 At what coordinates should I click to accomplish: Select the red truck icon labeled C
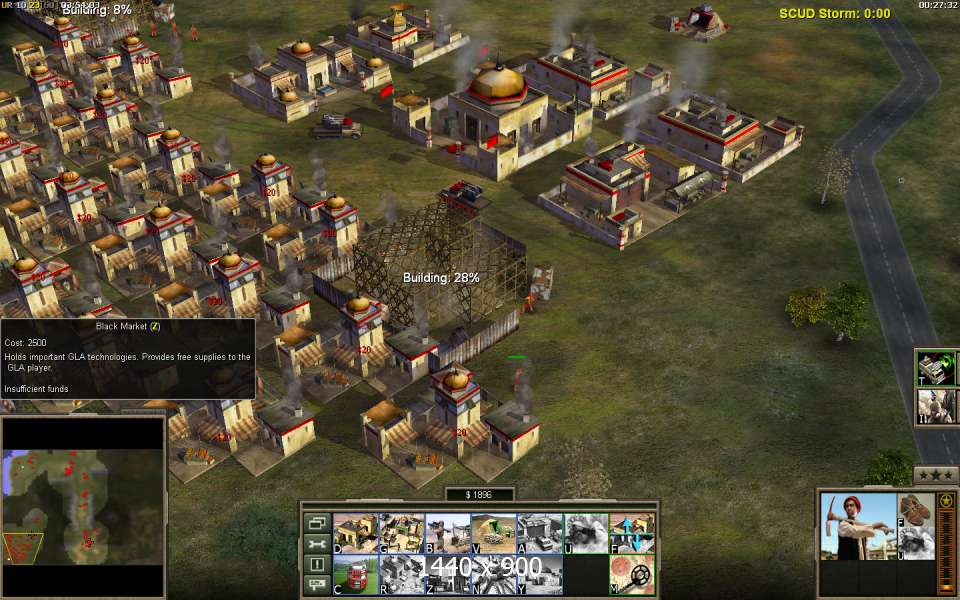[354, 574]
